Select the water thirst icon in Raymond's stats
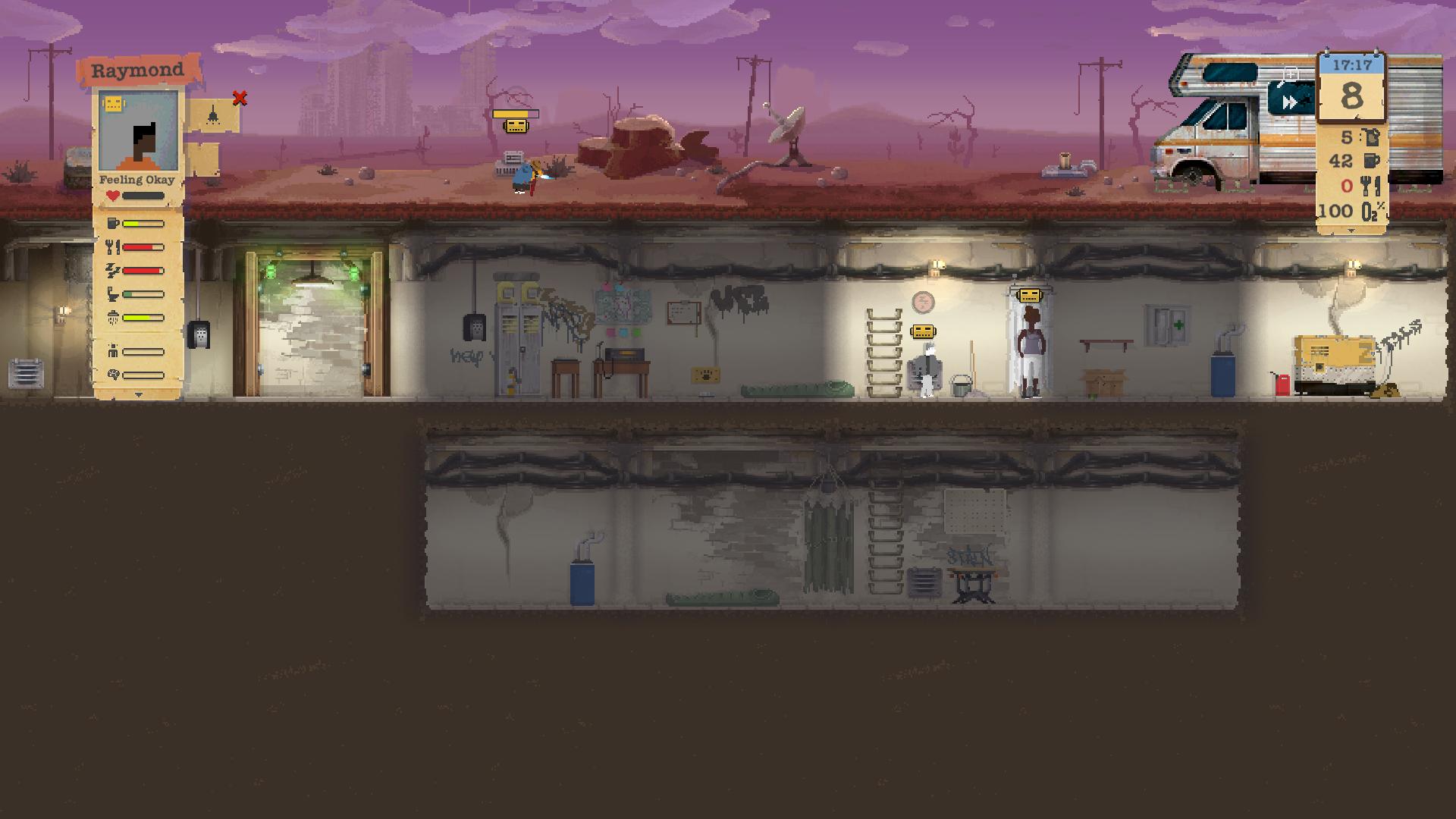Screen dimensions: 1456x819 coord(112,223)
